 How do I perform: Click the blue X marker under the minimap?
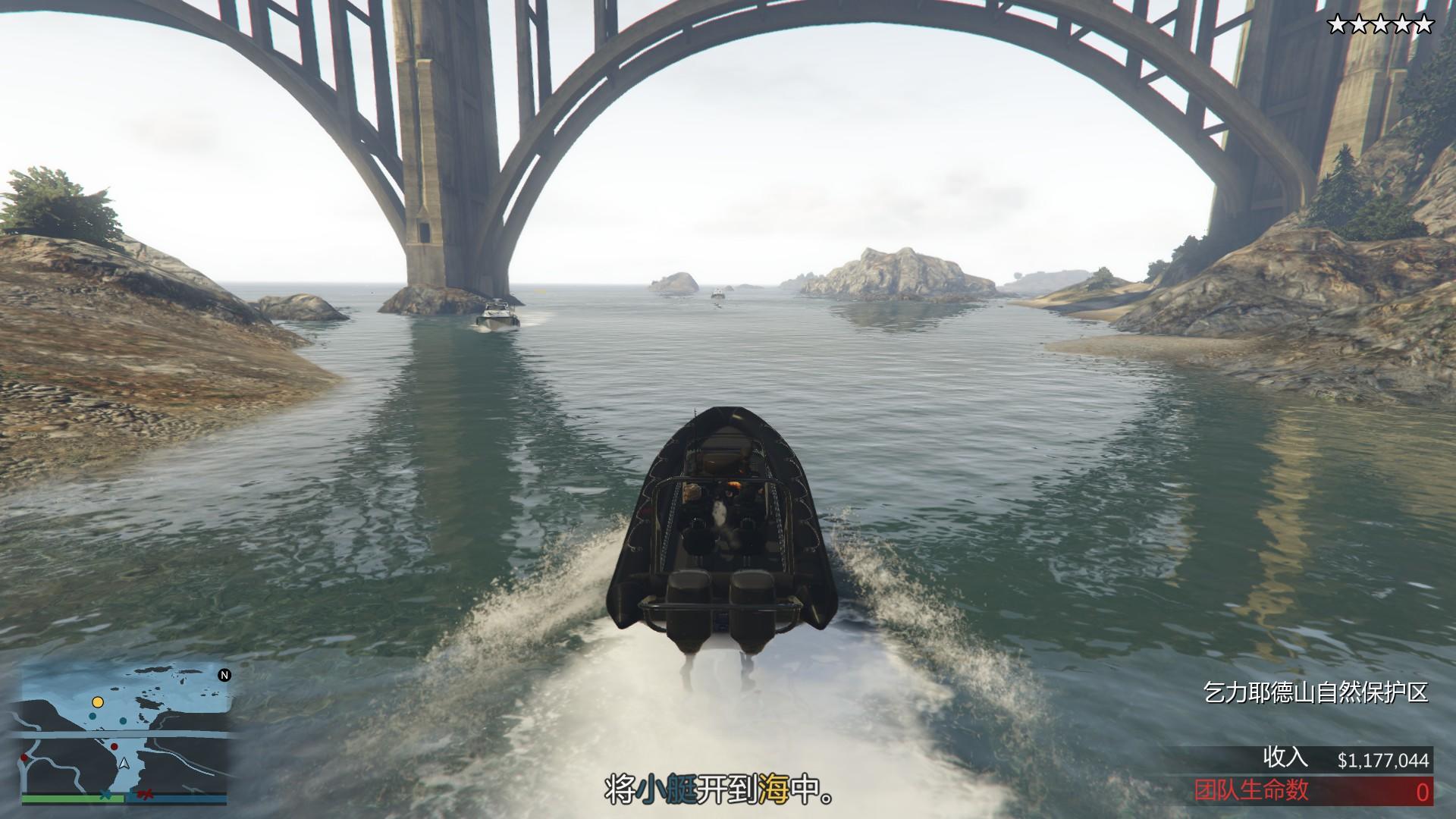pyautogui.click(x=105, y=795)
